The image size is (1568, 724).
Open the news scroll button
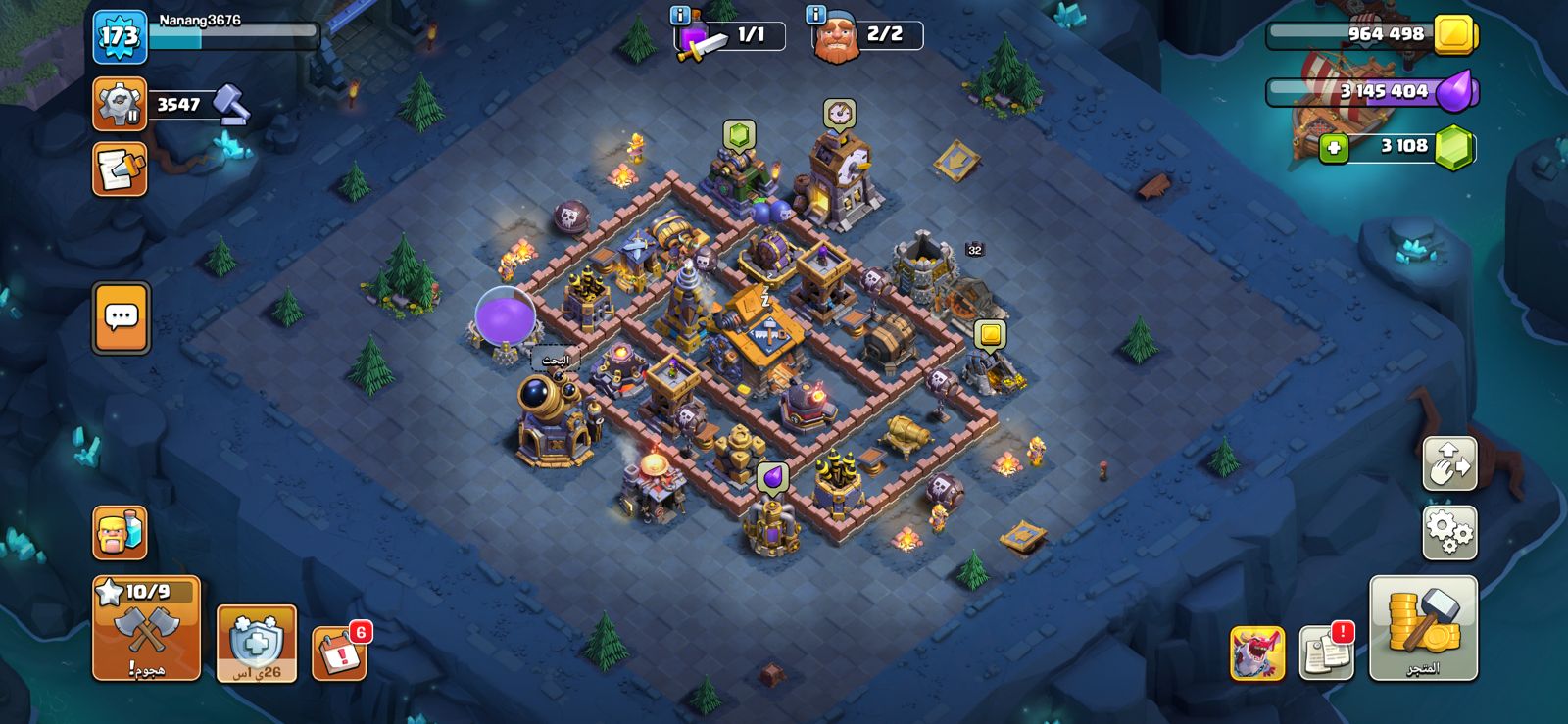click(120, 169)
